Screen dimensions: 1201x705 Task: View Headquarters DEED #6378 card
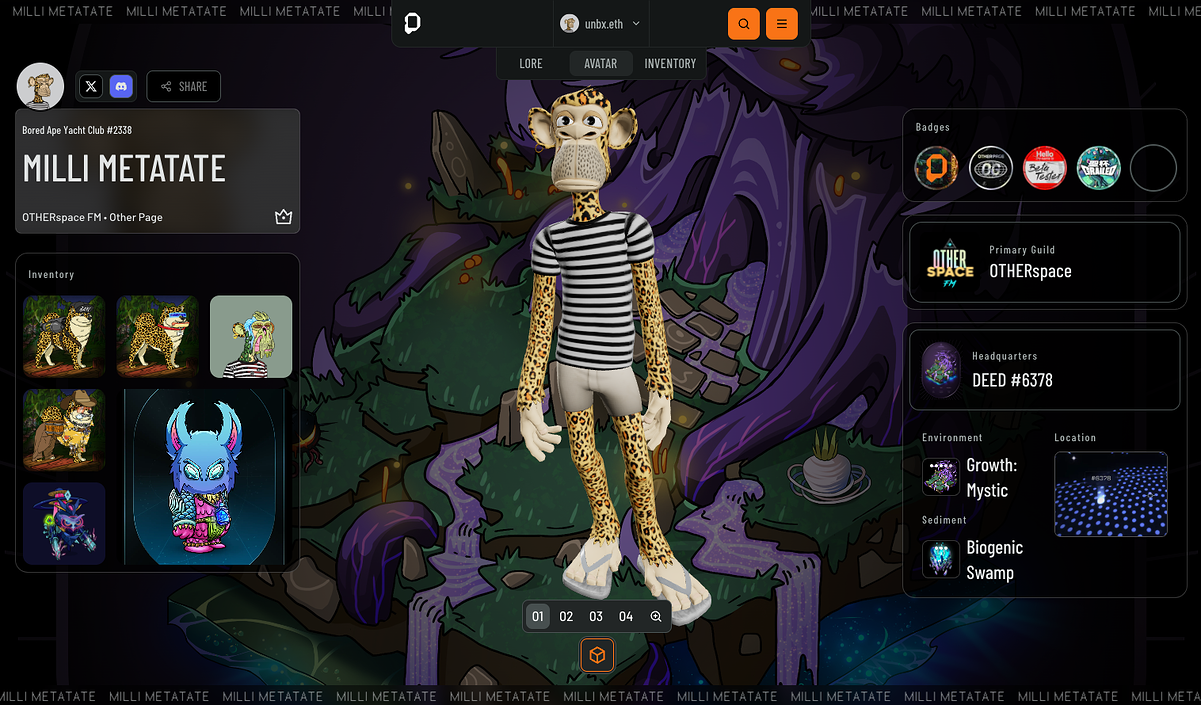click(x=1044, y=369)
